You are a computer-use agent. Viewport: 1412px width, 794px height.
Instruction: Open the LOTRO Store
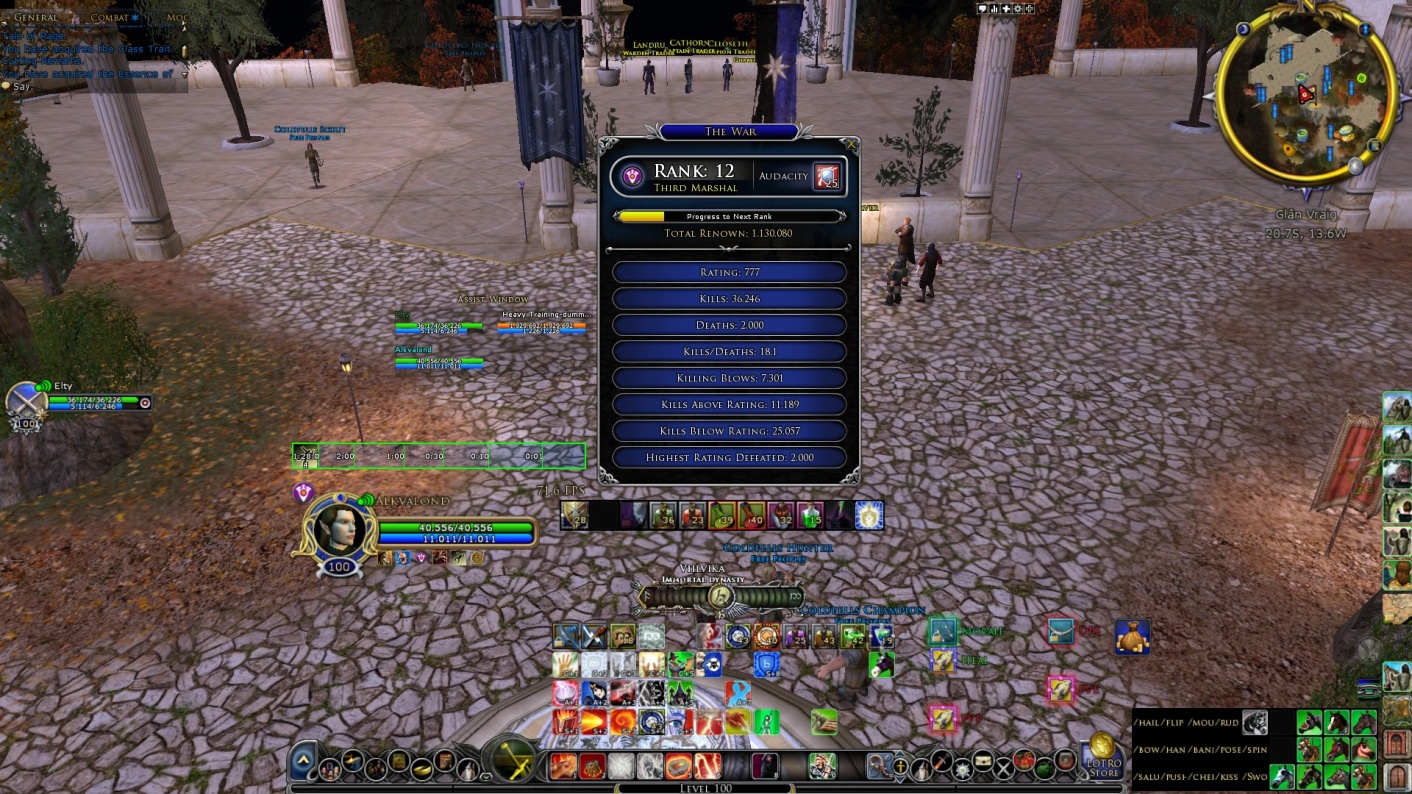(x=1102, y=756)
